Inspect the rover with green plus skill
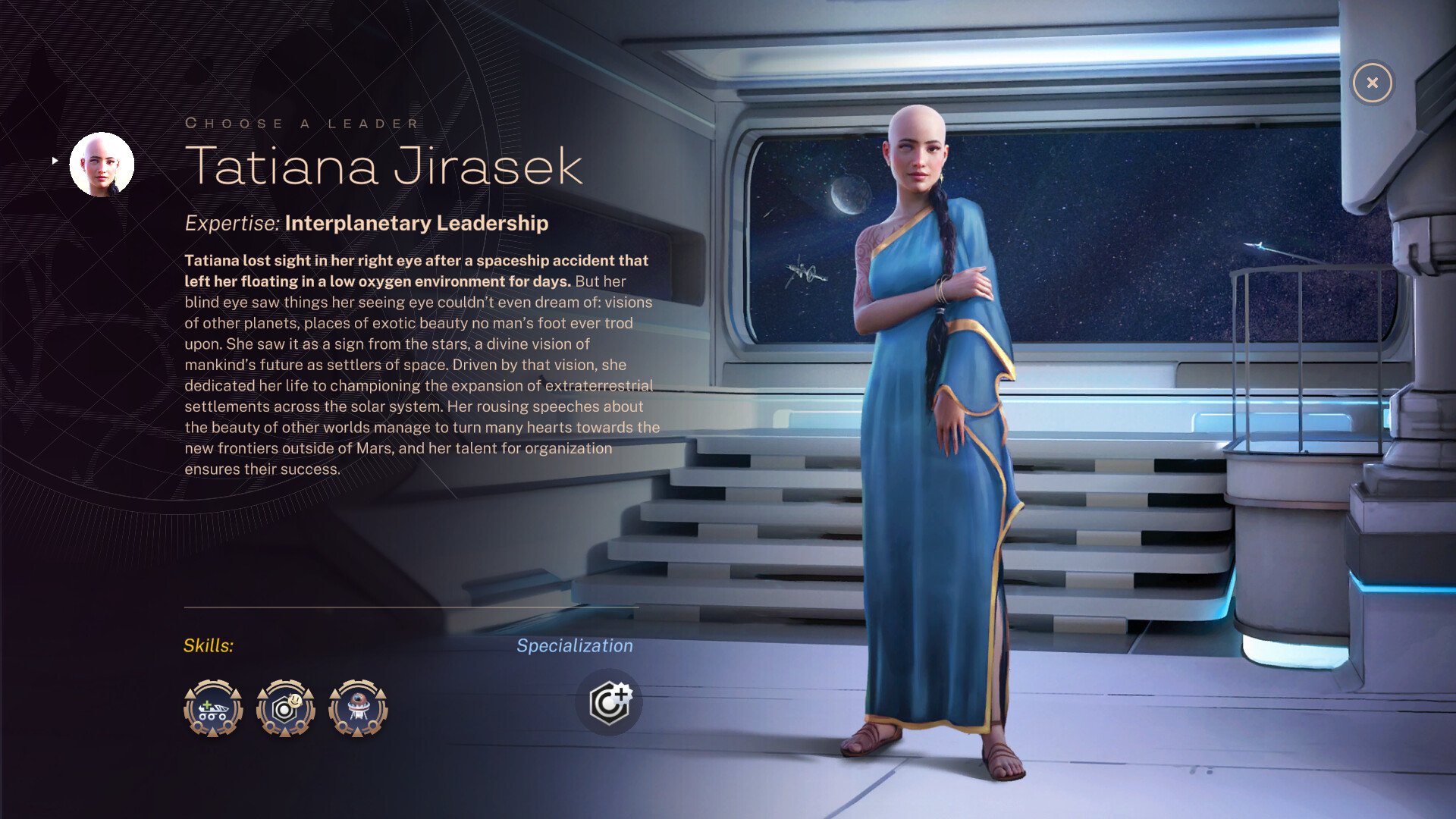The width and height of the screenshot is (1456, 819). pyautogui.click(x=213, y=708)
